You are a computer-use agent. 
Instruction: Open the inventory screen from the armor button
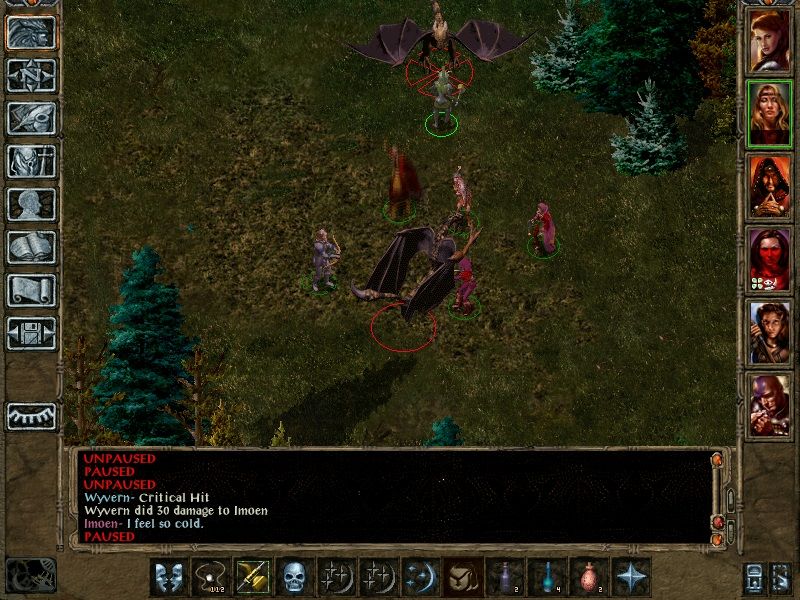pyautogui.click(x=31, y=161)
